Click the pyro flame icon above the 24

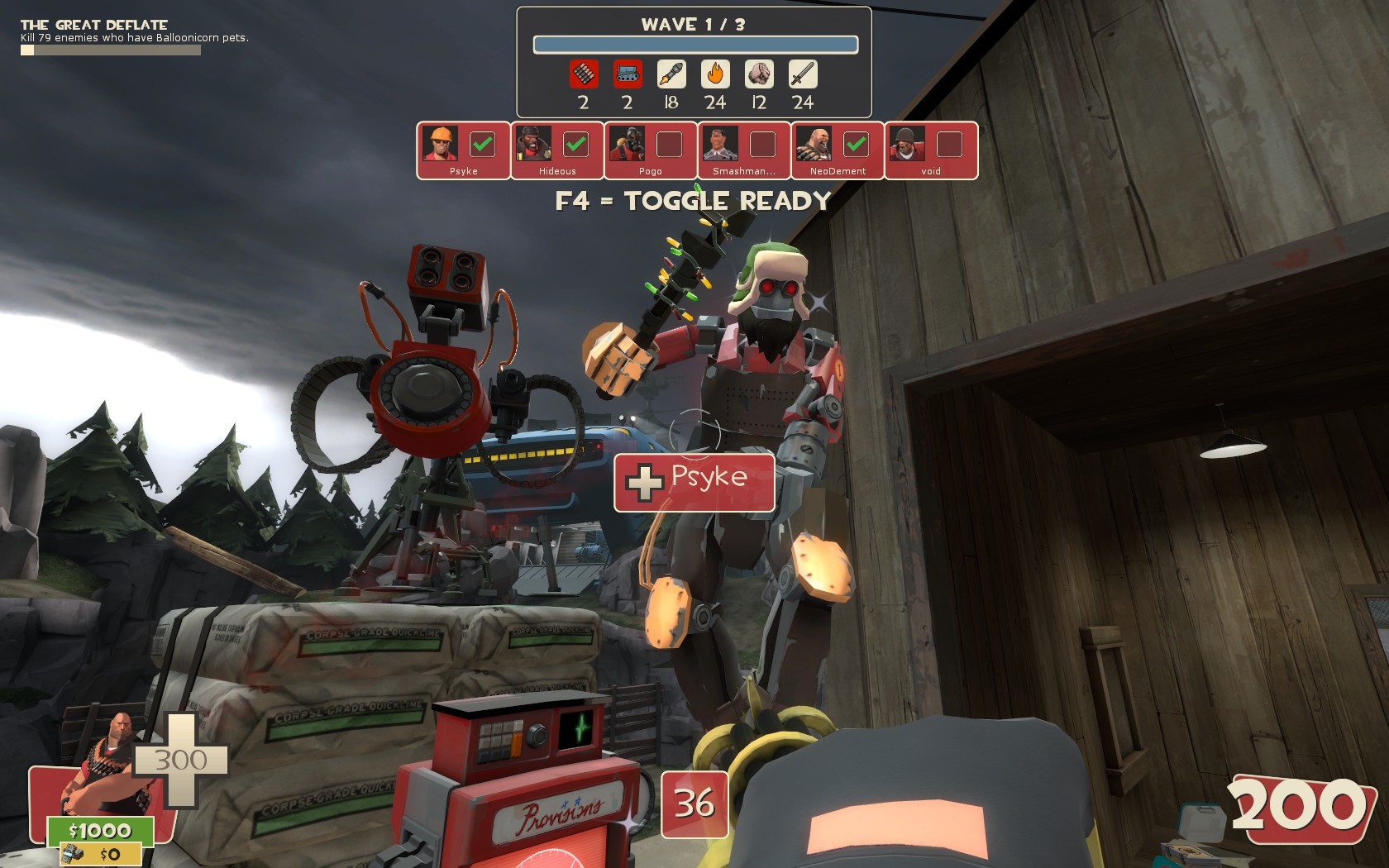point(714,76)
